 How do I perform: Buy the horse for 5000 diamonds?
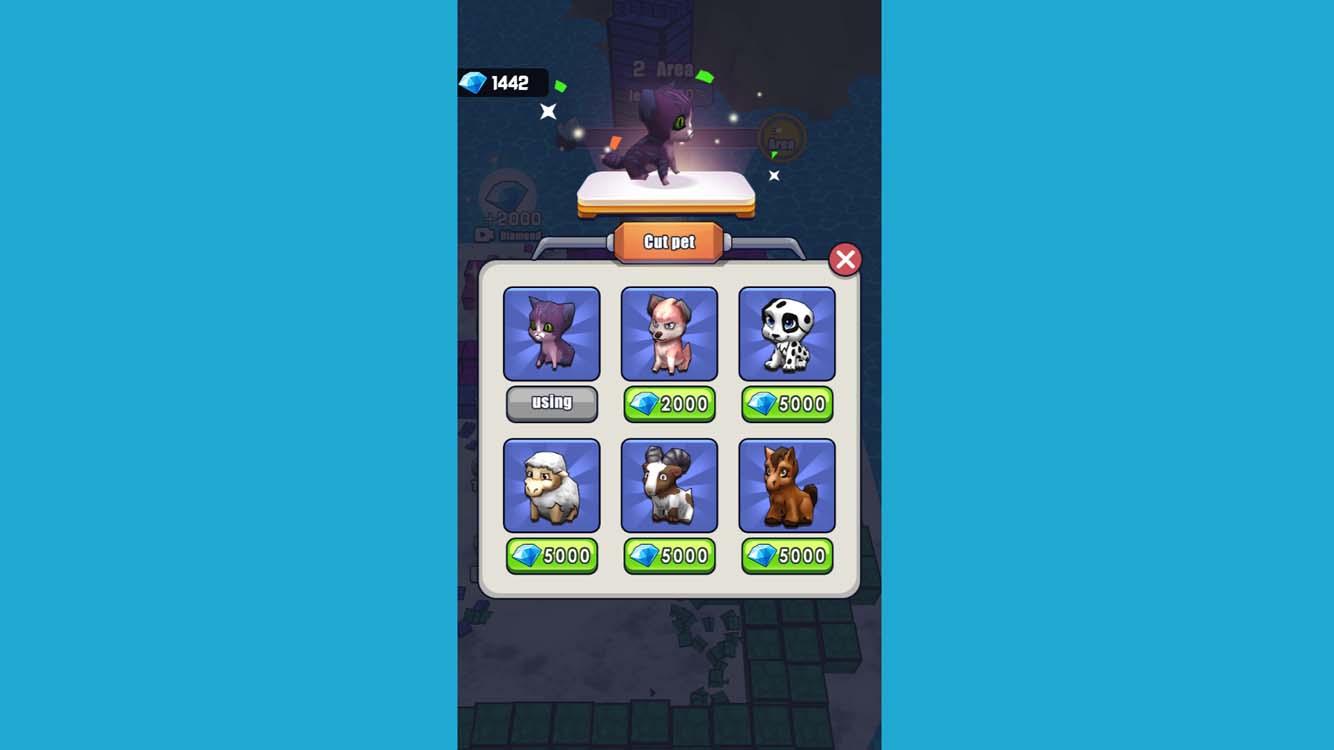(787, 556)
